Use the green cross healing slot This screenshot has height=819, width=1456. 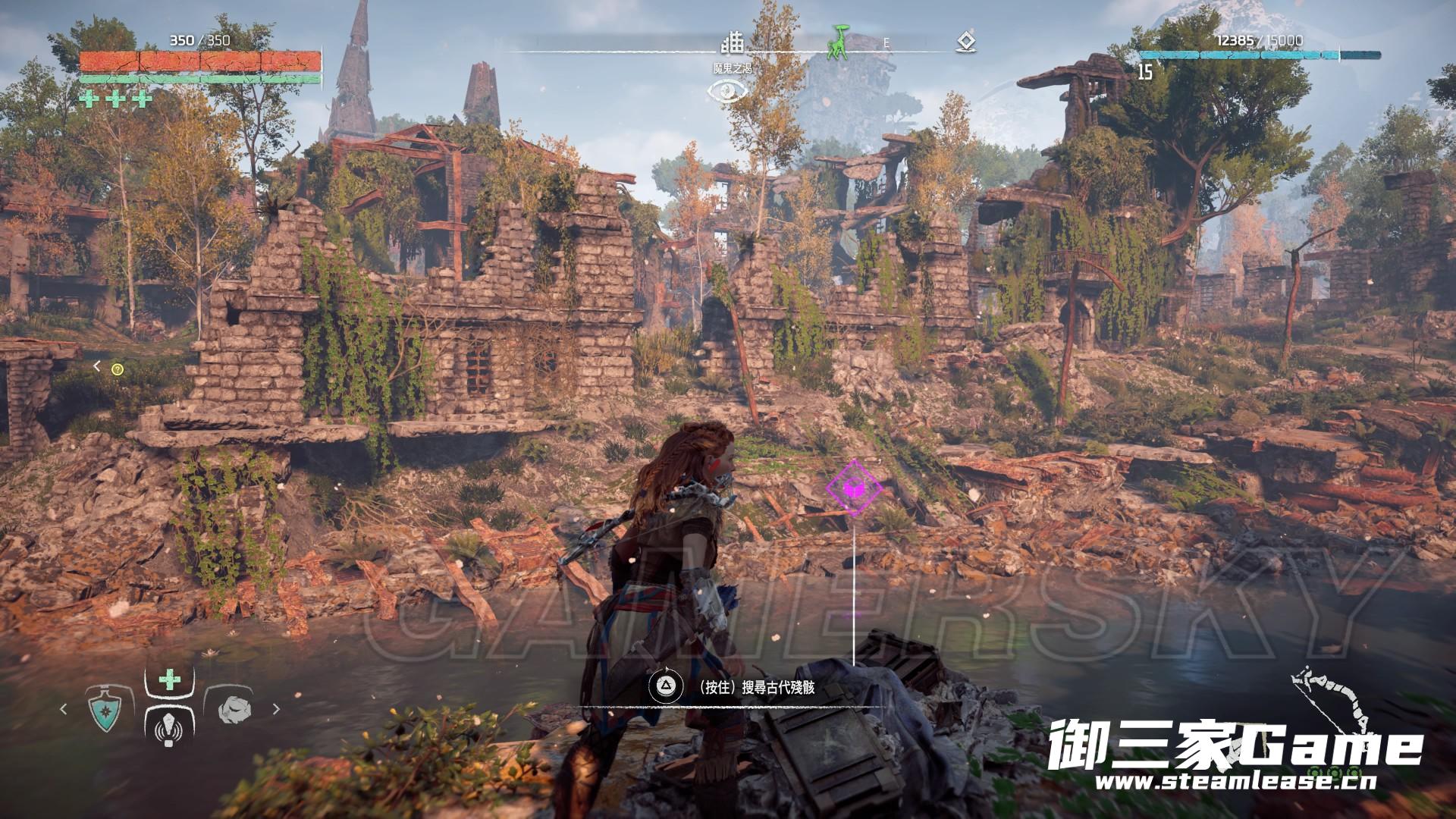click(169, 679)
